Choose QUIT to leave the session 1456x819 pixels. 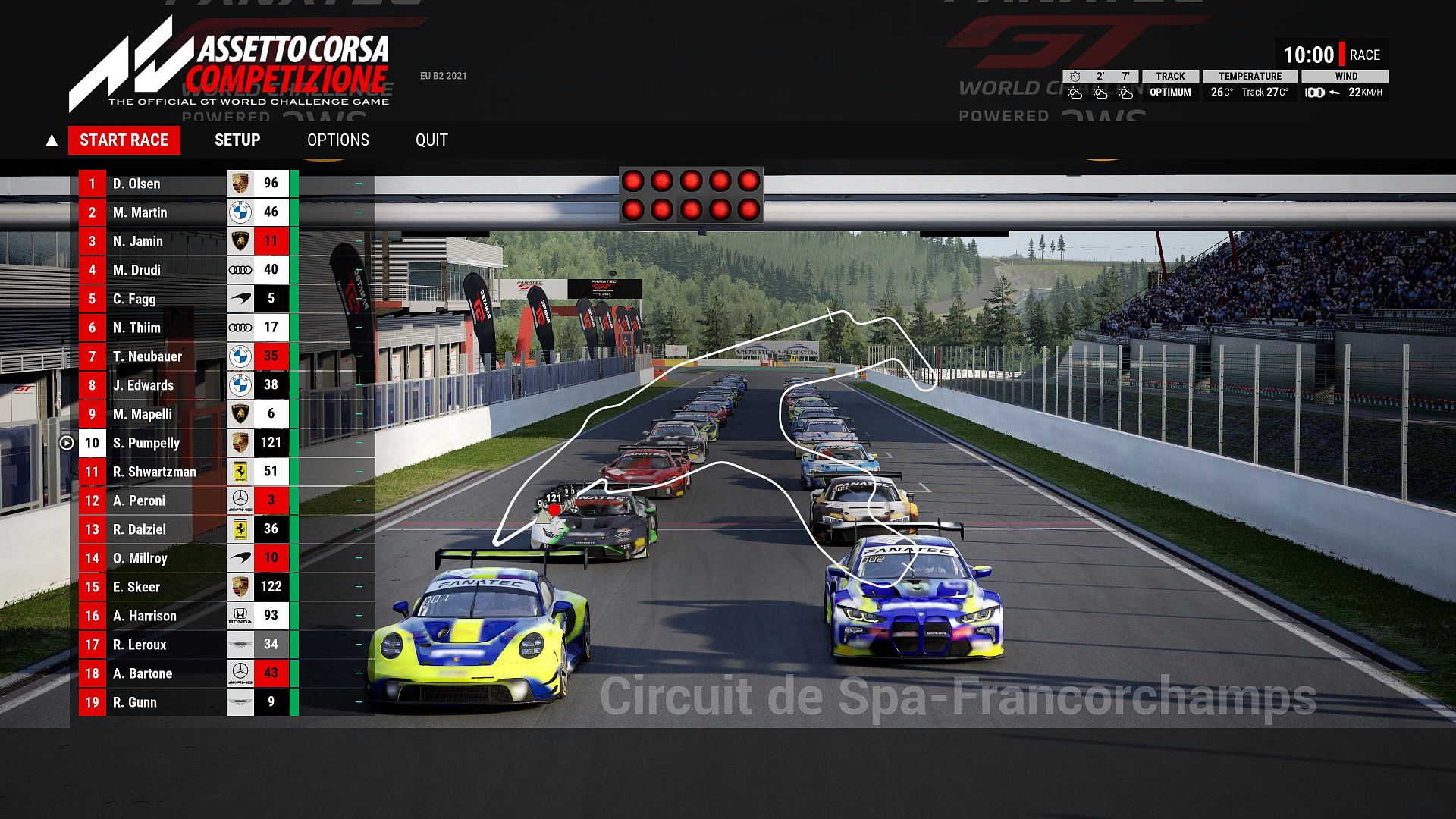coord(431,140)
